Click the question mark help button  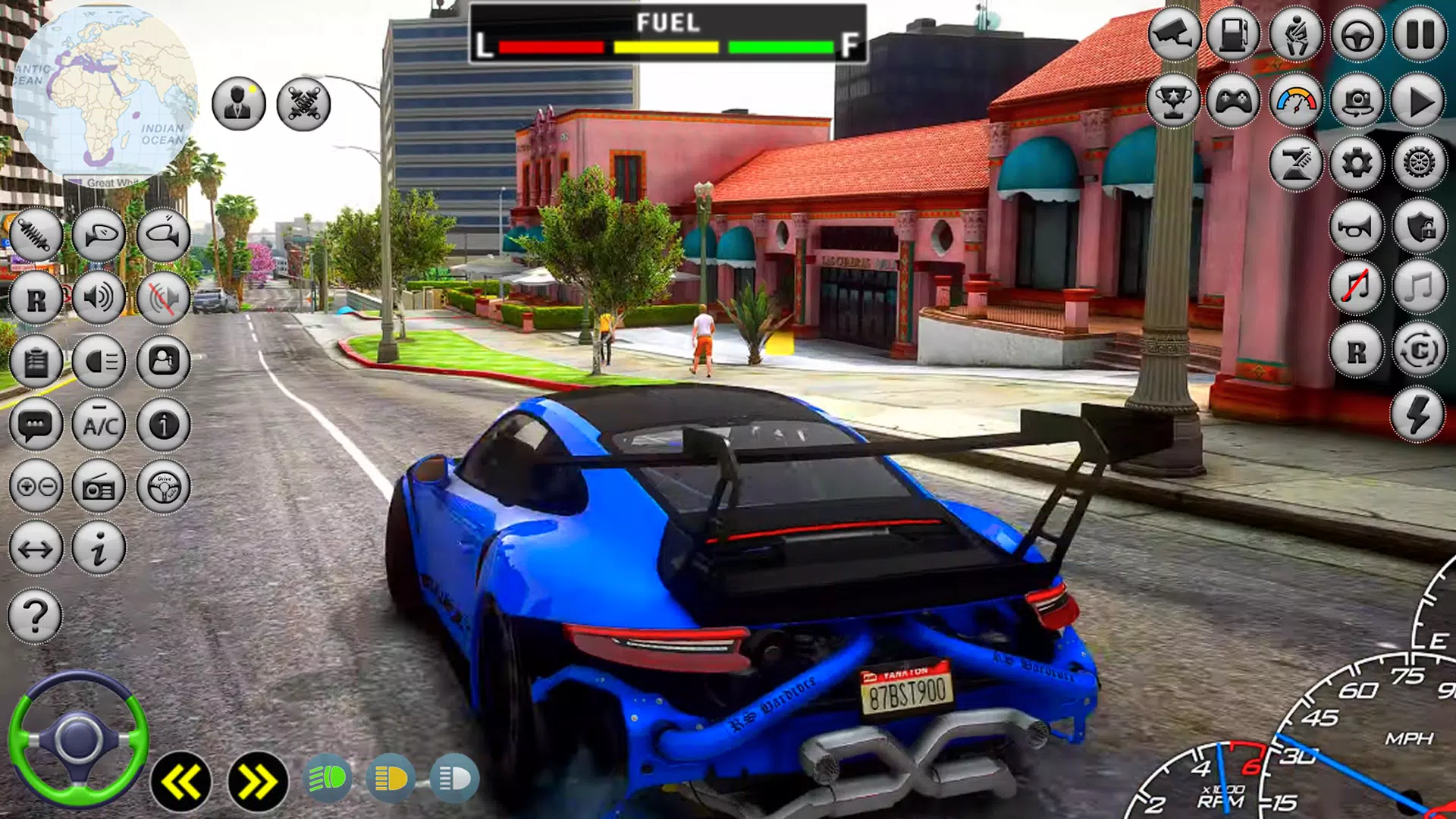[x=35, y=615]
